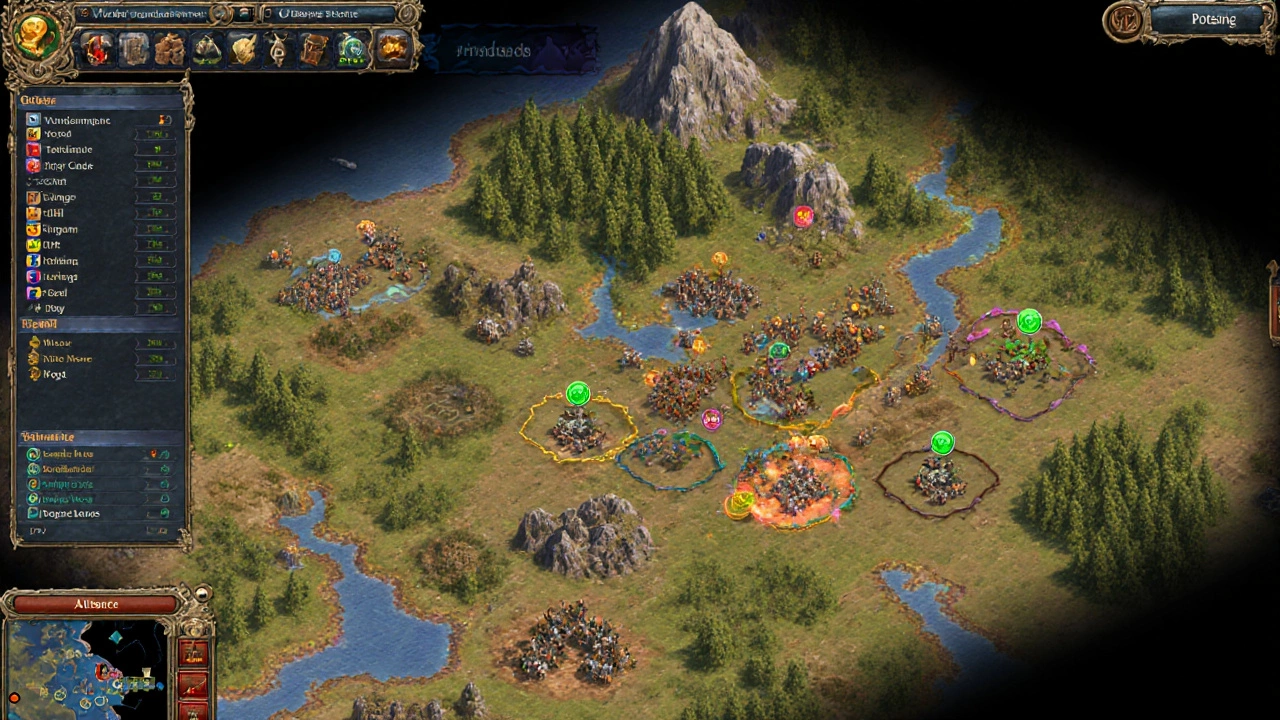The image size is (1280, 720).
Task: Click the silver orb button above the minimap
Action: [201, 595]
